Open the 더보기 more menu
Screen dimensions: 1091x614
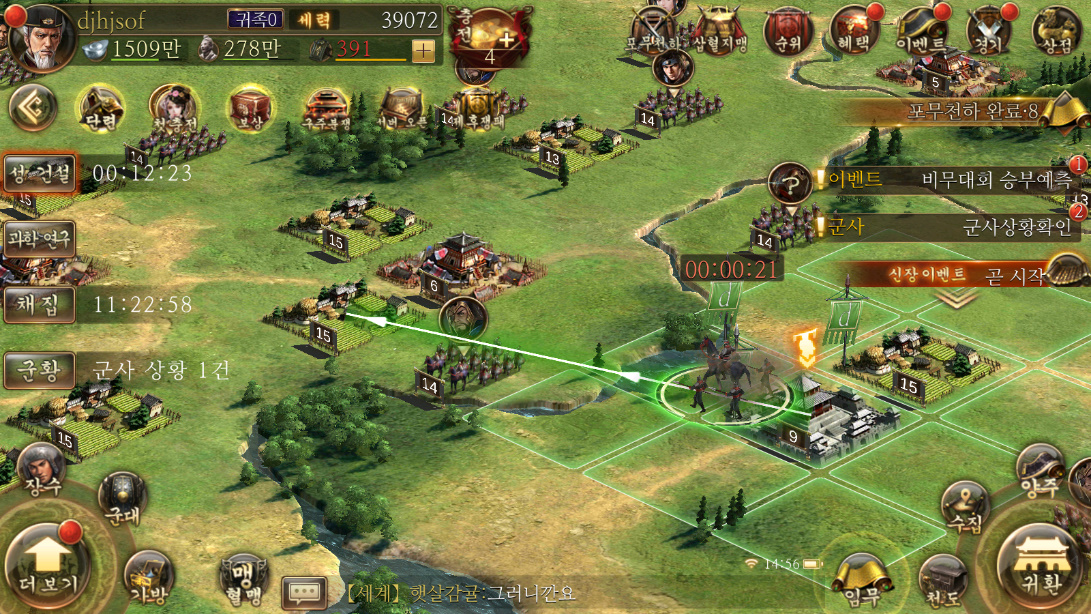click(x=45, y=562)
